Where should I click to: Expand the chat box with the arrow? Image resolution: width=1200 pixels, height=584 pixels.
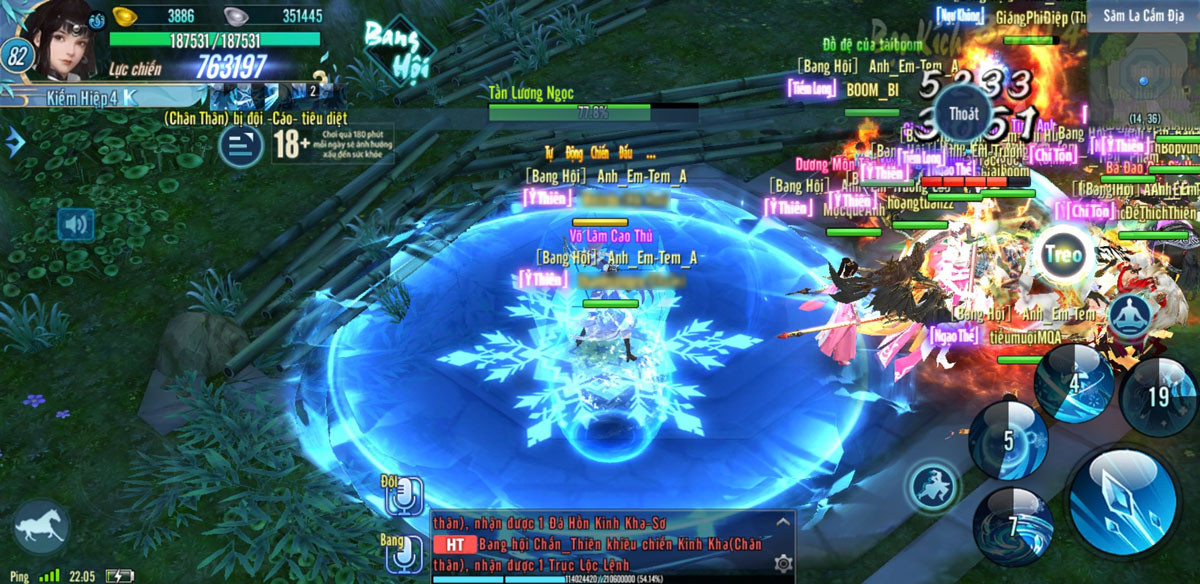783,521
